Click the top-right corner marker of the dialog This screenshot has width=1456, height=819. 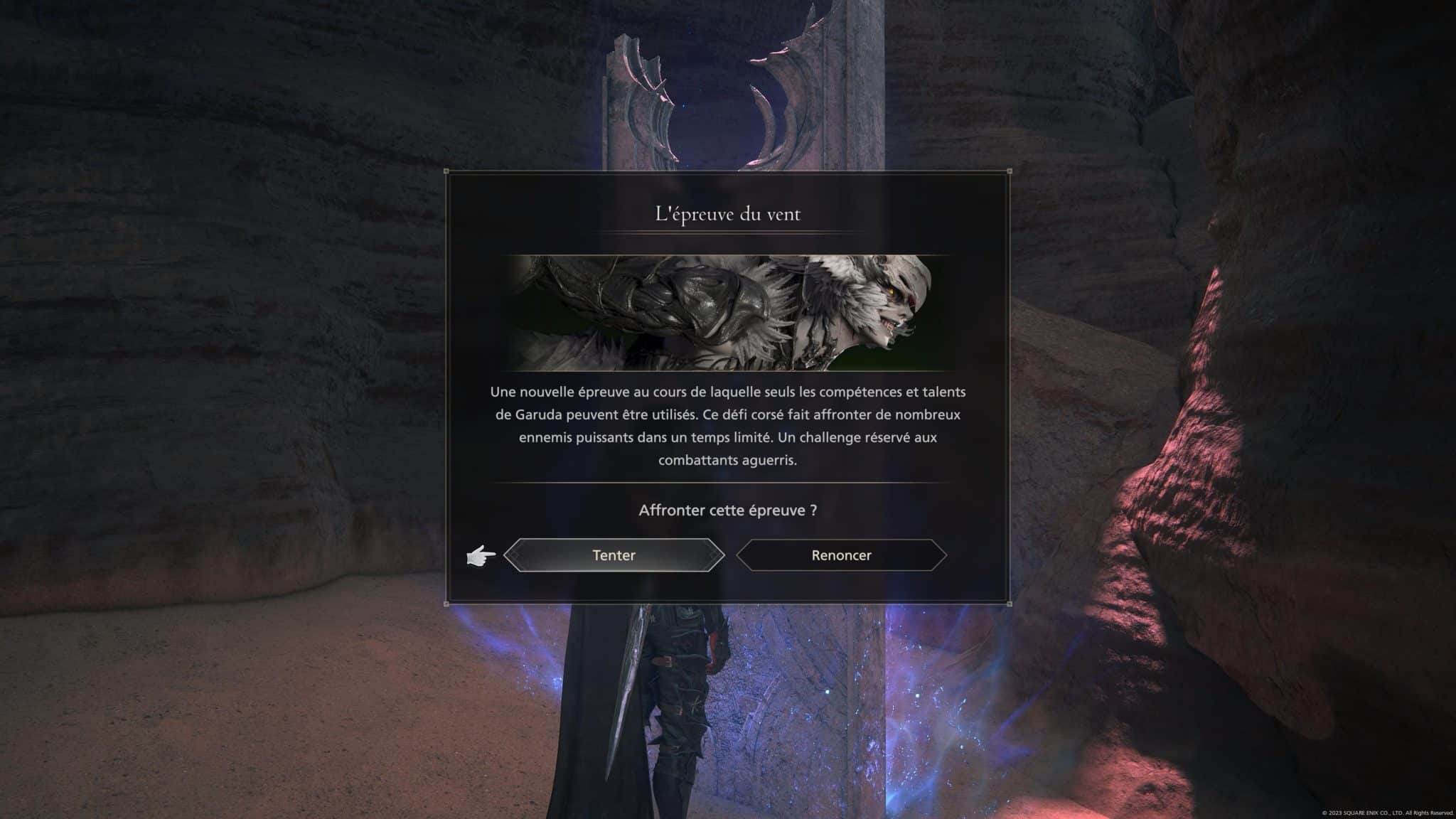1008,171
